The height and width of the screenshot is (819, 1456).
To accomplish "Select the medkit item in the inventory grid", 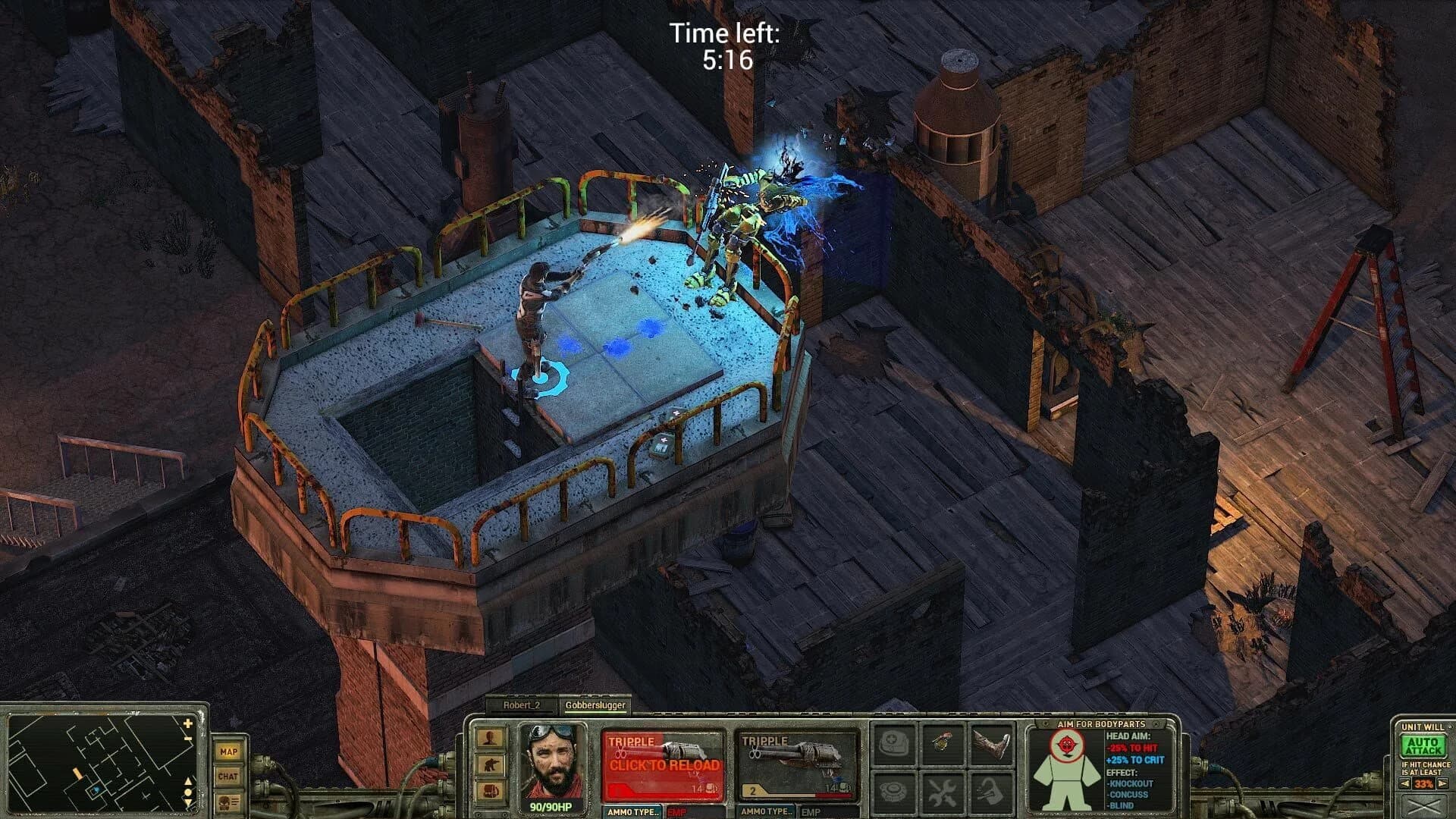I will tap(893, 742).
